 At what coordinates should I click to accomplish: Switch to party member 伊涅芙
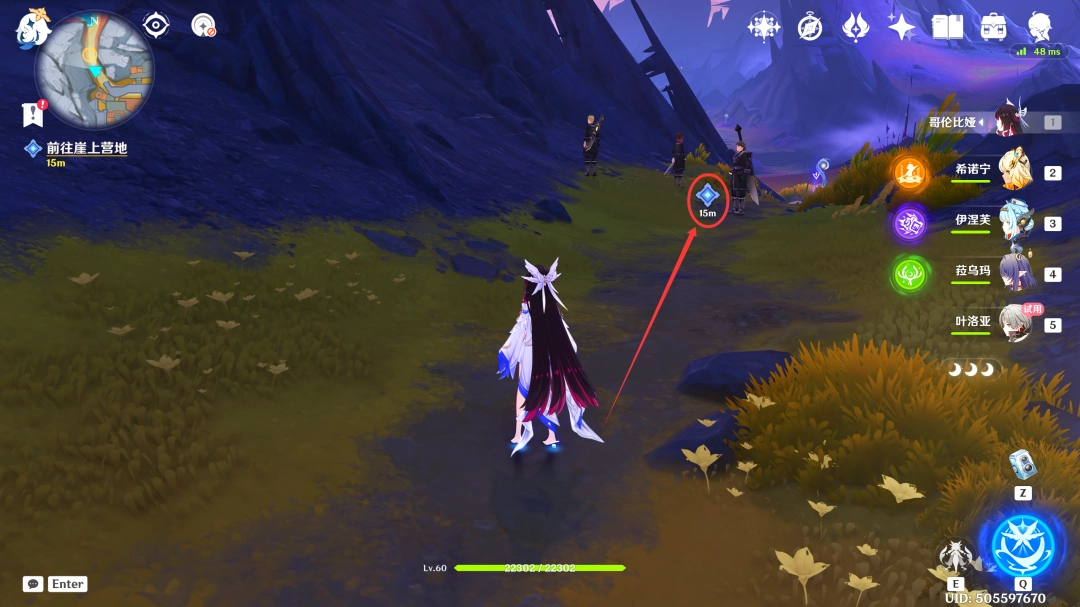pos(1015,222)
